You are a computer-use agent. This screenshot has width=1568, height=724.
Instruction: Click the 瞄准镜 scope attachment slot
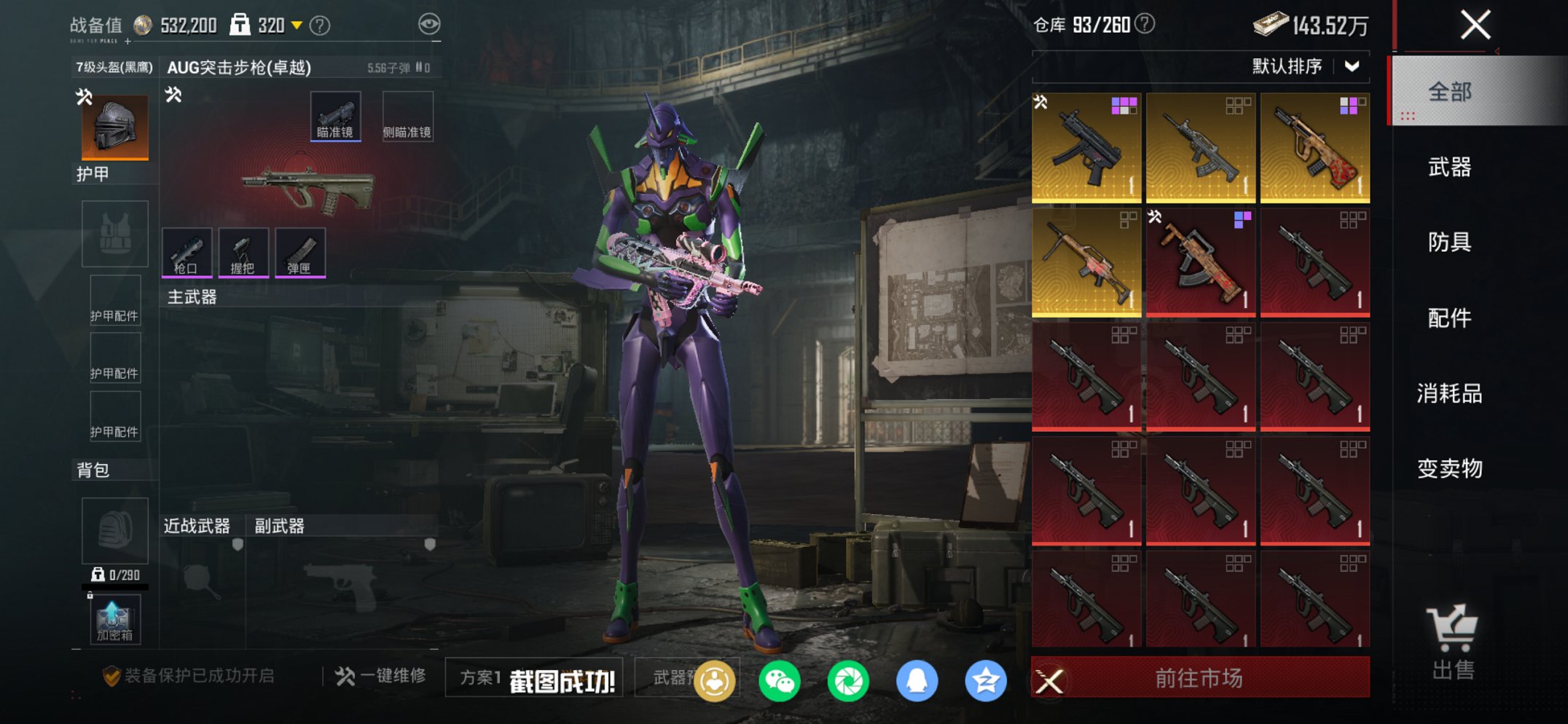pyautogui.click(x=335, y=116)
